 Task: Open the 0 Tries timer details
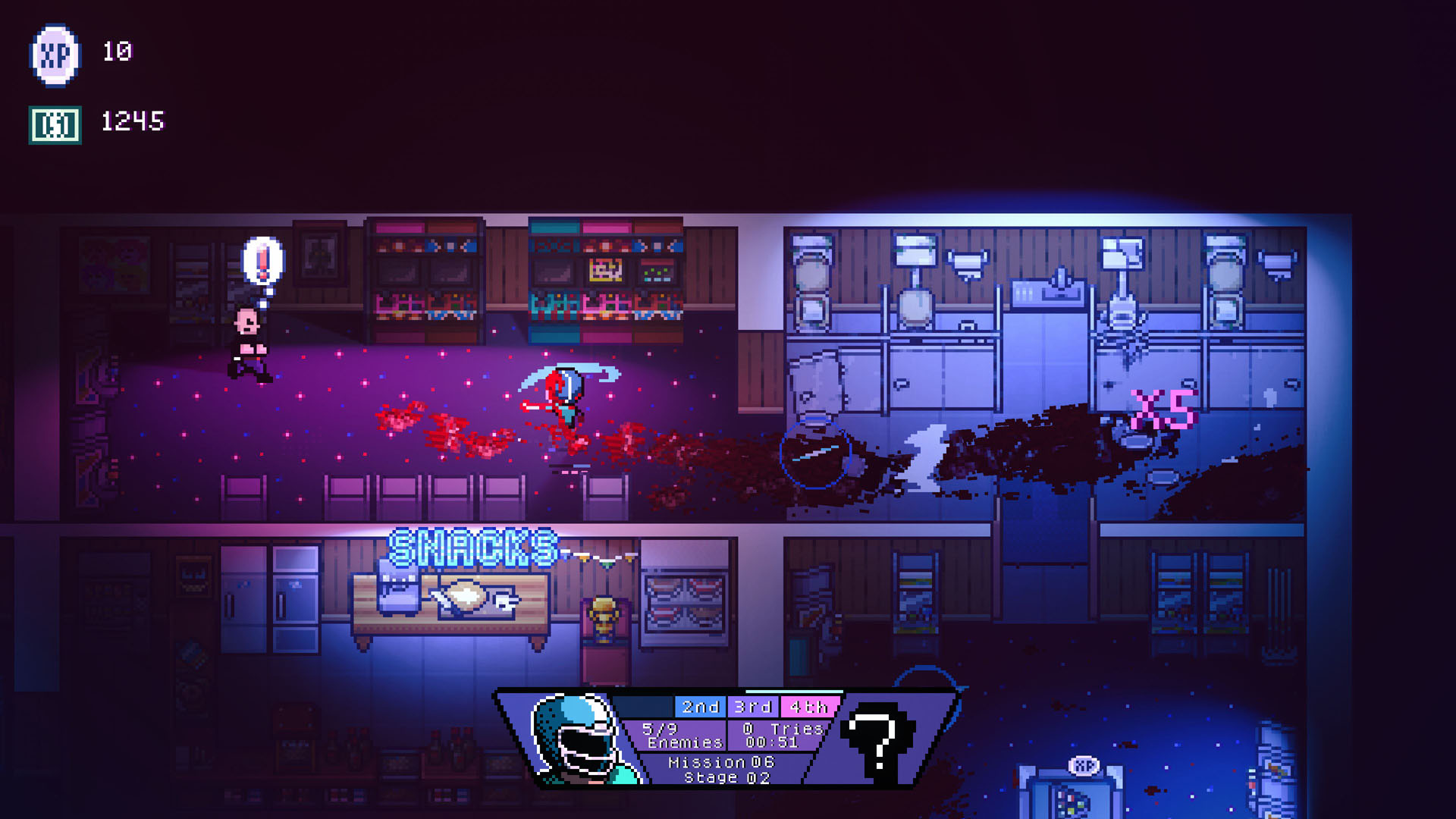783,728
